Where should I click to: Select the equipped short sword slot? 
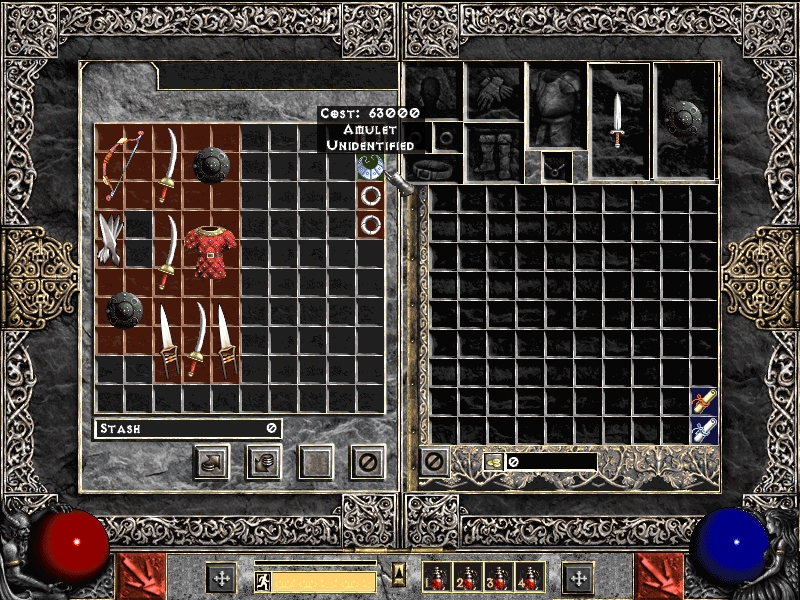[x=618, y=120]
